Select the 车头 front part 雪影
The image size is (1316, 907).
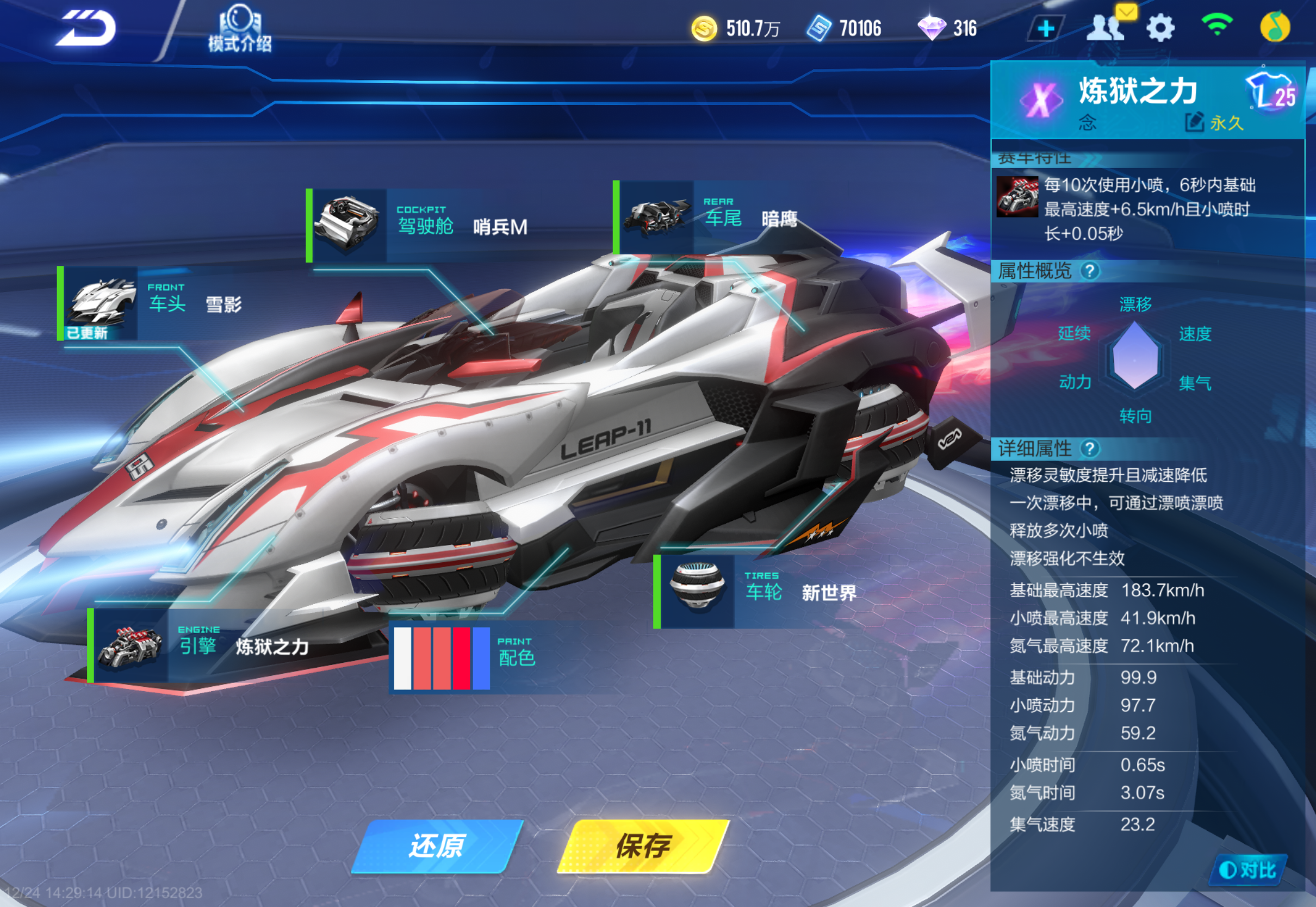(153, 303)
